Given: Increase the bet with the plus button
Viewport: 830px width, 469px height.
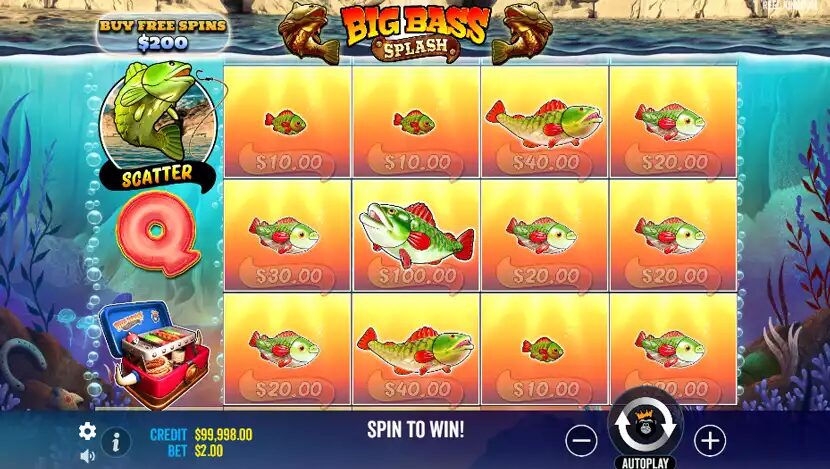Looking at the screenshot, I should click(x=709, y=440).
